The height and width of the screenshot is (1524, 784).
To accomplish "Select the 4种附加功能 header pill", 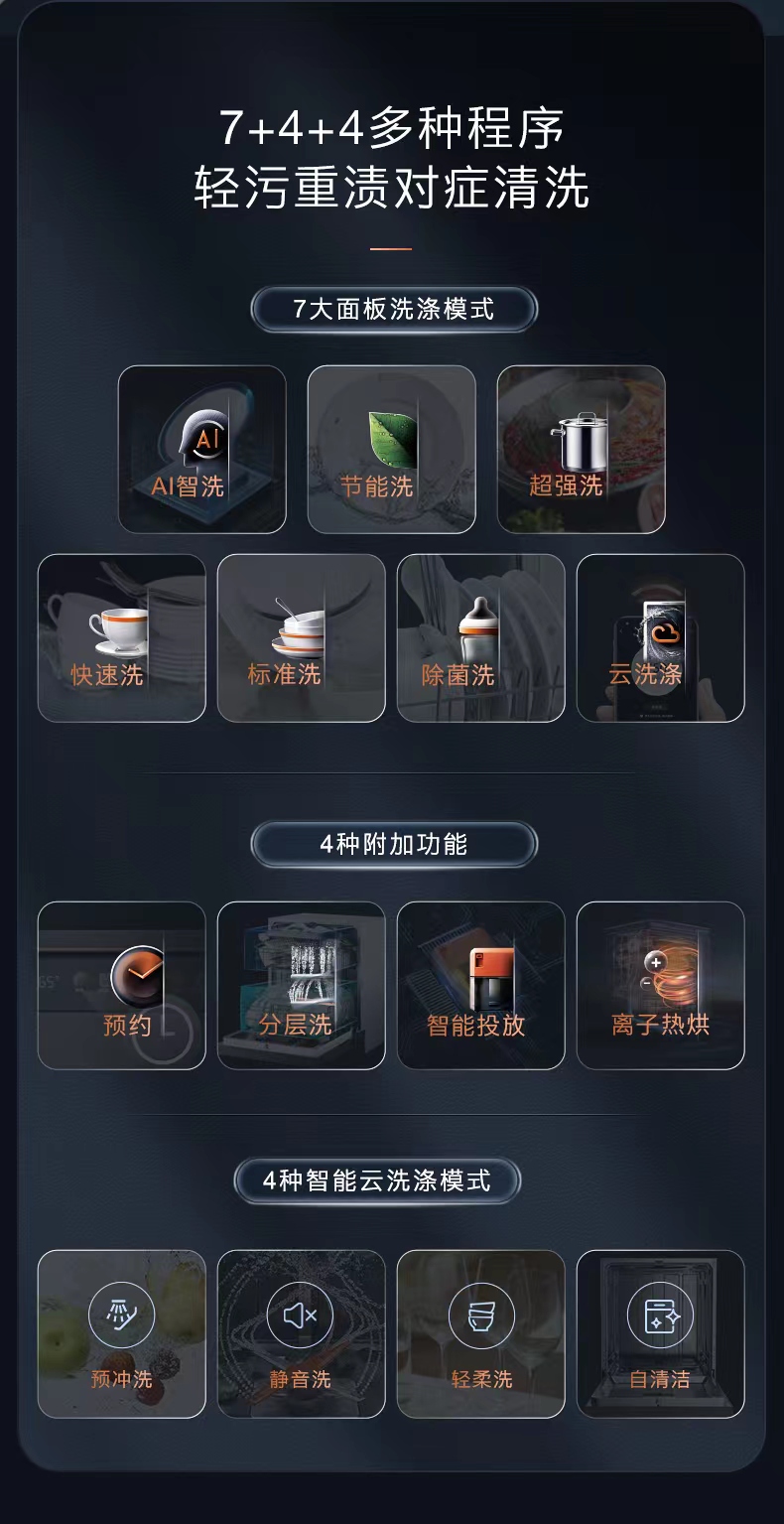I will click(x=393, y=845).
